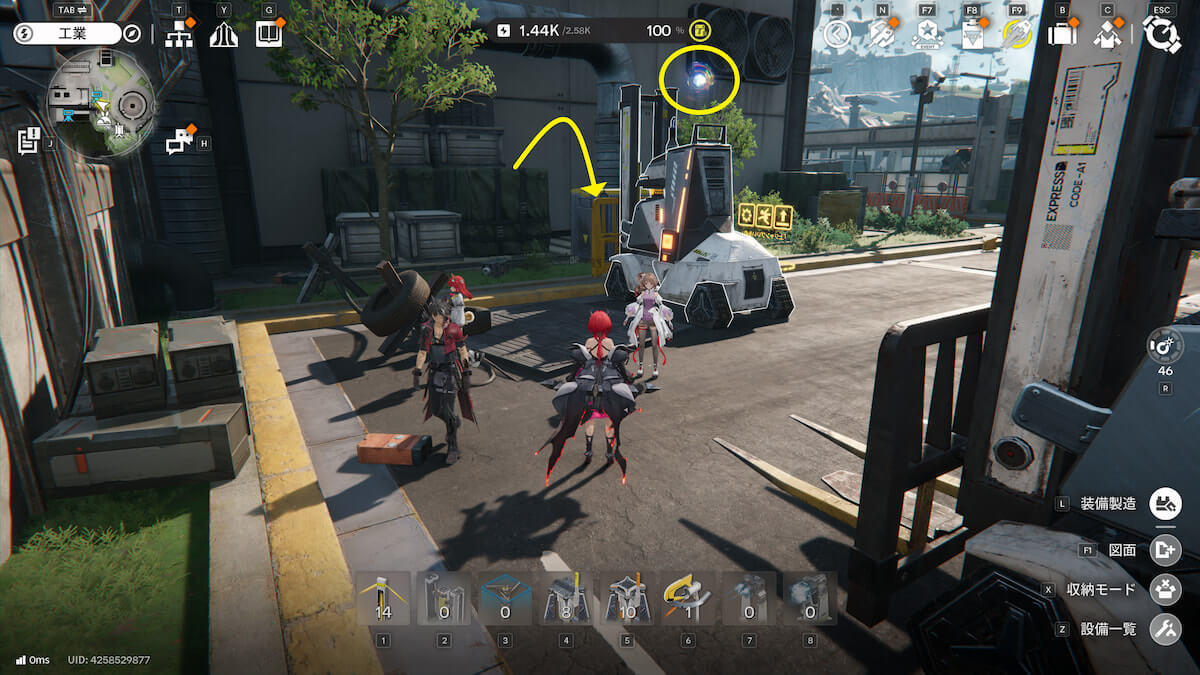Viewport: 1200px width, 675px height.
Task: Open the suitcase backpack icon
Action: [x=1061, y=35]
